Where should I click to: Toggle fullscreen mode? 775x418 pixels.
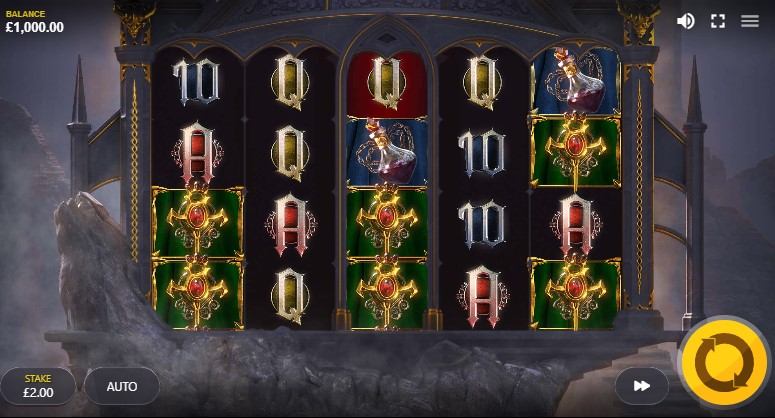[718, 21]
